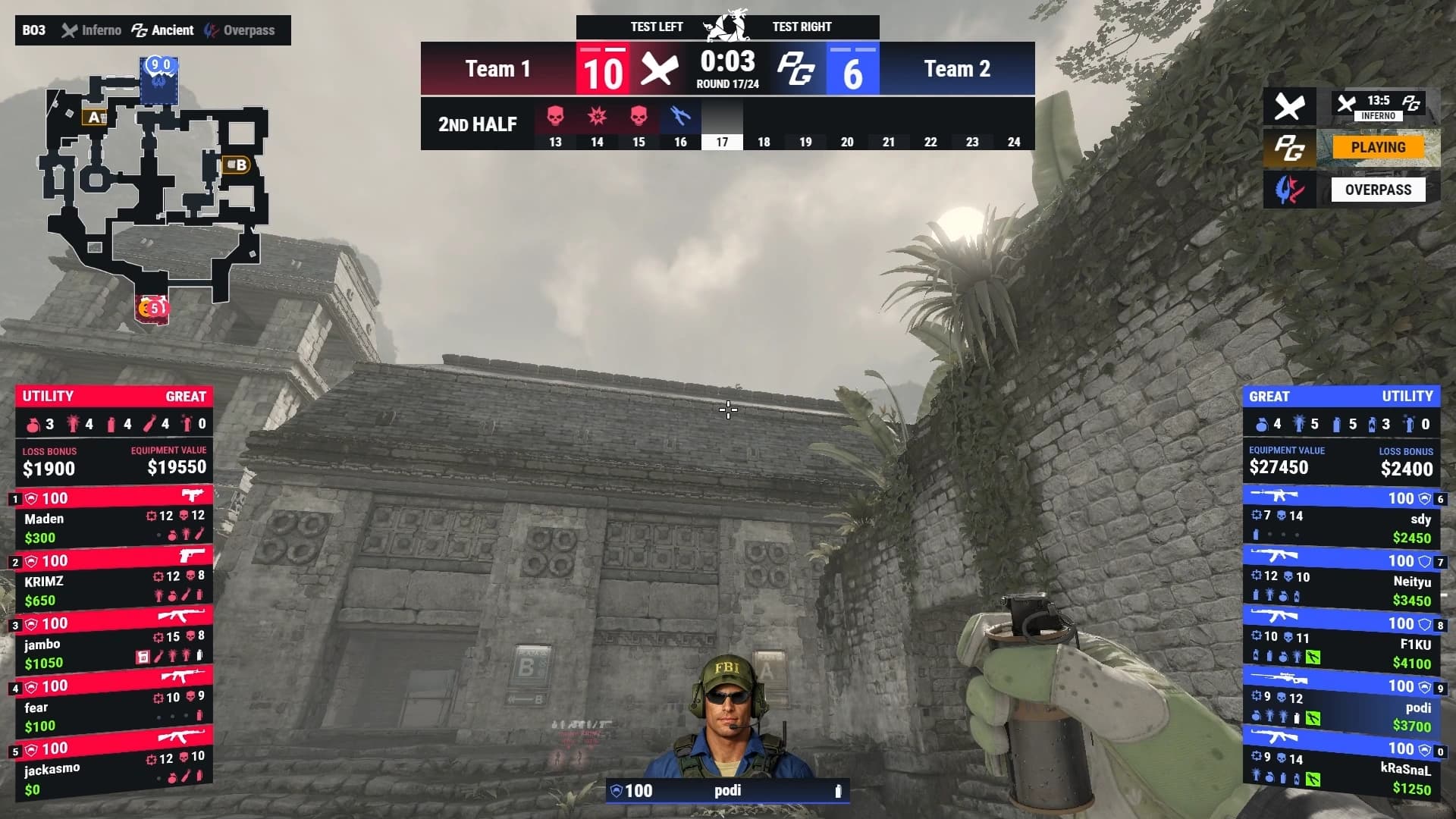Select Maden's player row
Viewport: 1456px width, 819px height.
tap(114, 519)
